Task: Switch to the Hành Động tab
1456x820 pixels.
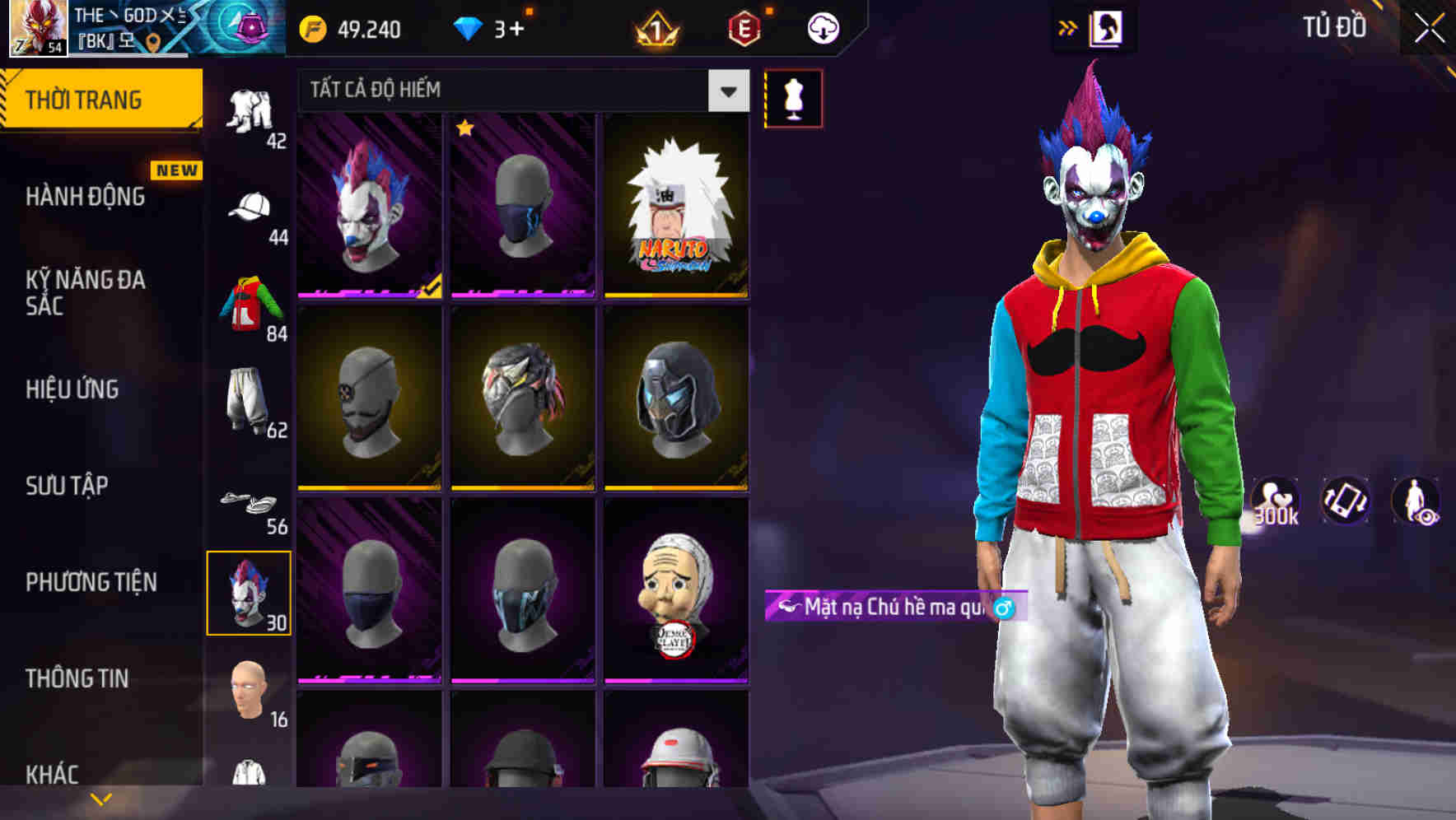Action: coord(86,197)
